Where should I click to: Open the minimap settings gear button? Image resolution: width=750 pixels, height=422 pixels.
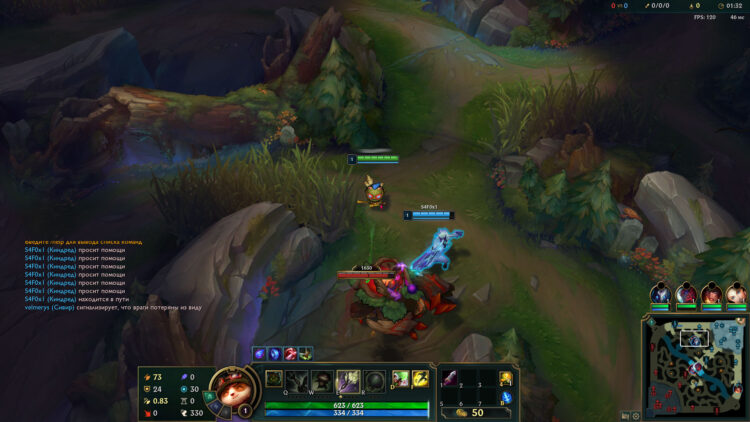(635, 415)
